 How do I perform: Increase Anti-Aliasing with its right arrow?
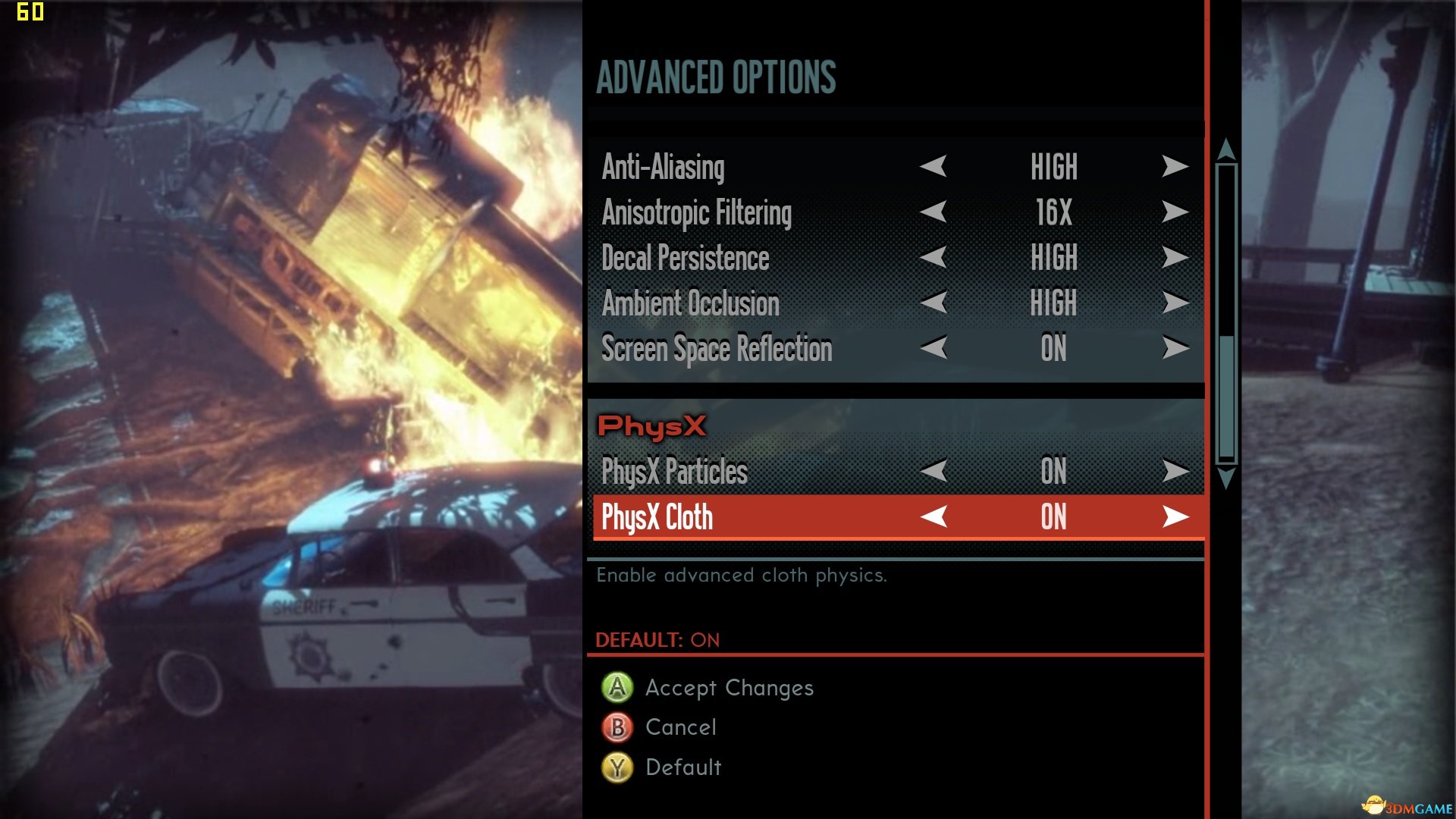tap(1174, 166)
